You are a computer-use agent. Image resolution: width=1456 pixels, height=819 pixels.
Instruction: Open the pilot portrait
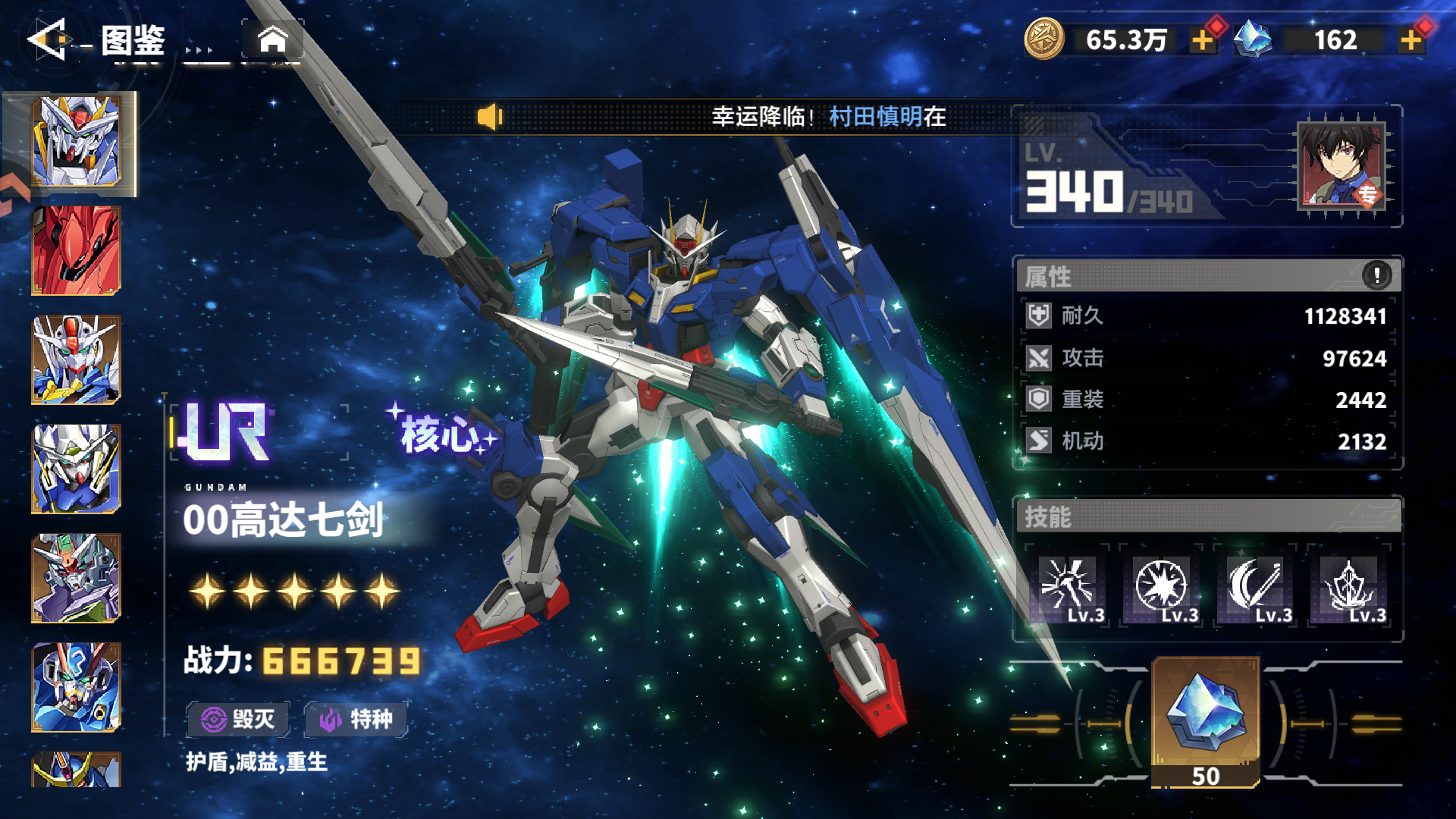1341,165
